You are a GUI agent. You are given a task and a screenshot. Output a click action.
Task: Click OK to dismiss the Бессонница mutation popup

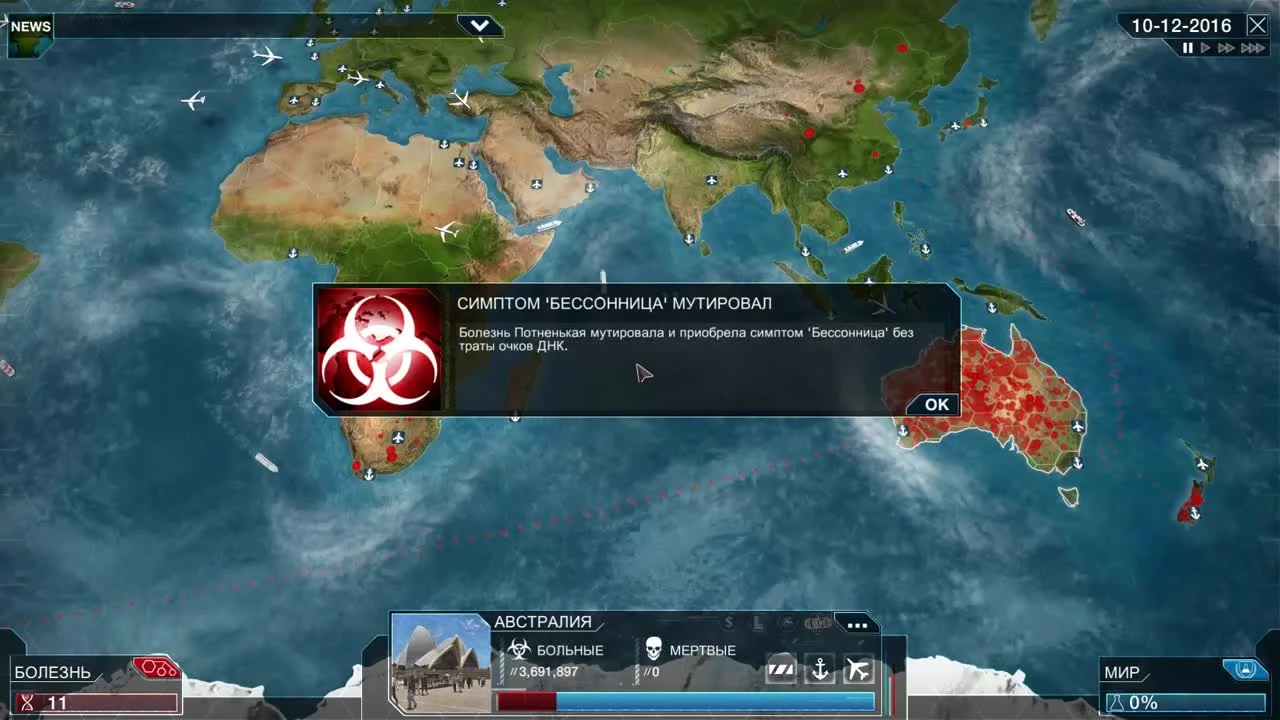click(x=932, y=404)
